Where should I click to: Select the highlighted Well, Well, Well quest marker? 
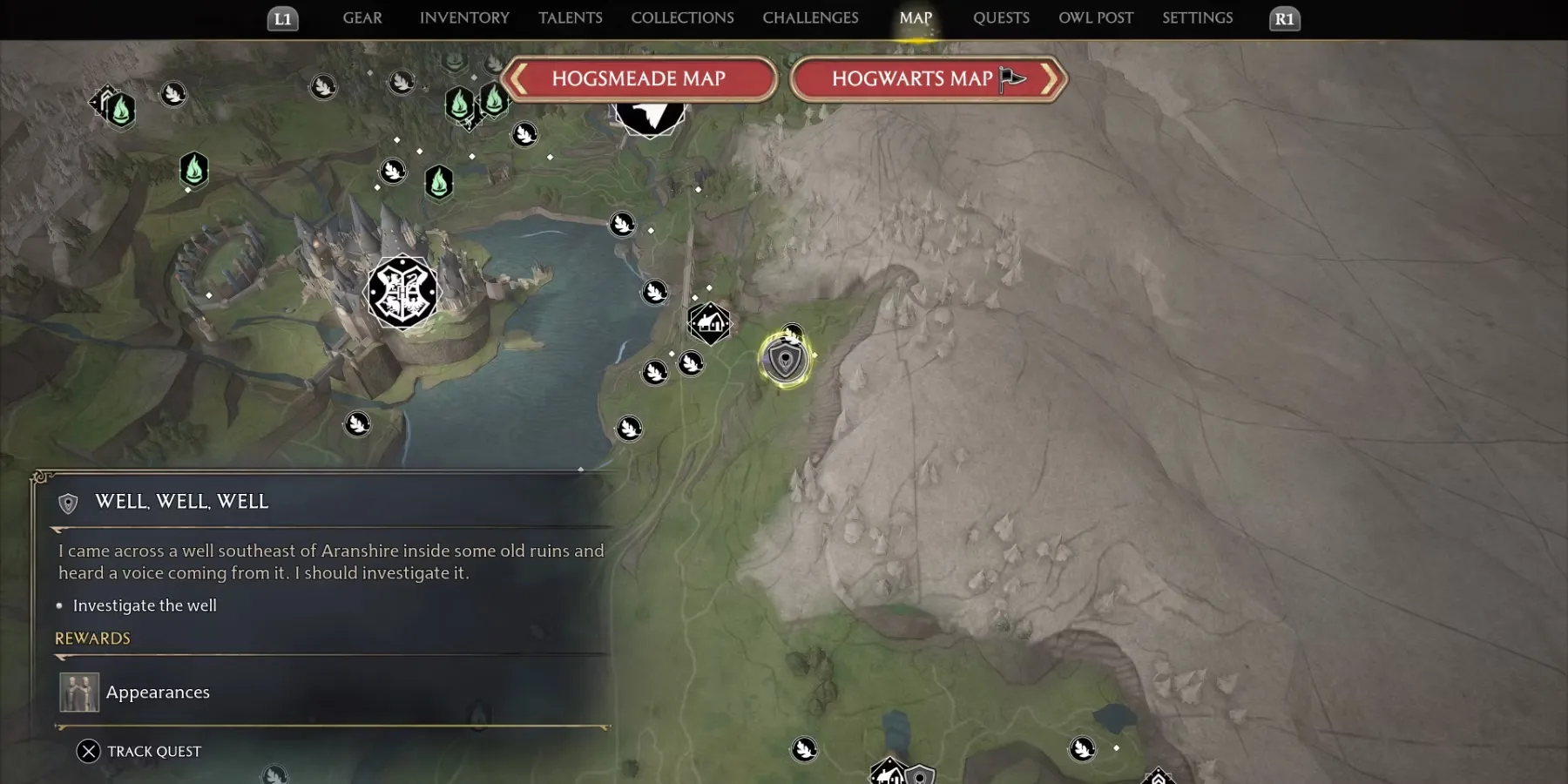pos(786,360)
